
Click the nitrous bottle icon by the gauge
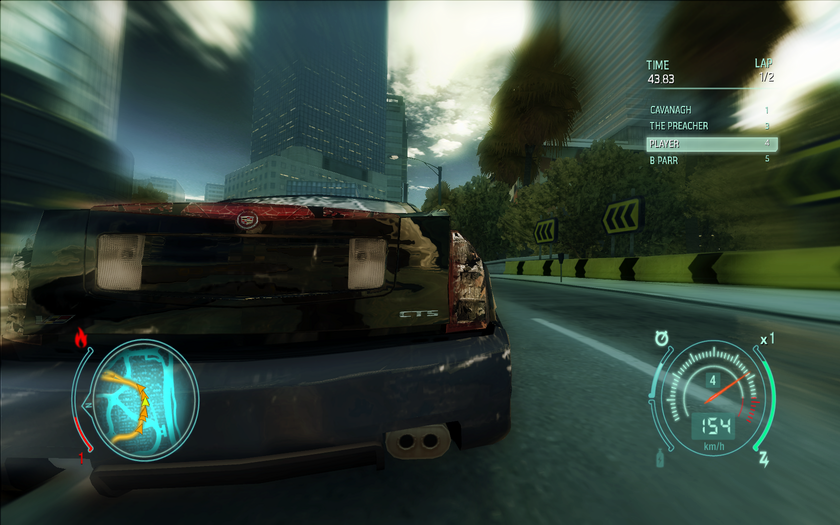[659, 459]
